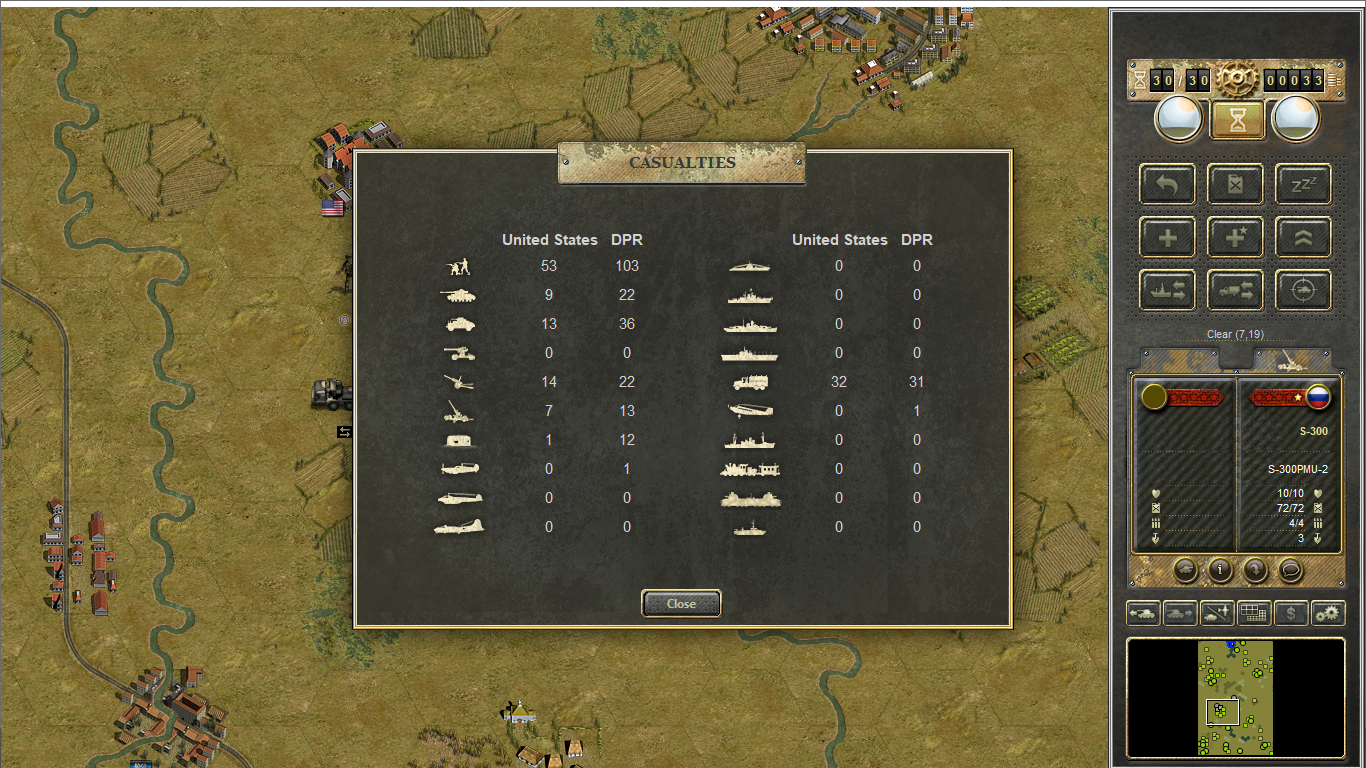
Task: Click the round tank icon button
Action: [1185, 570]
